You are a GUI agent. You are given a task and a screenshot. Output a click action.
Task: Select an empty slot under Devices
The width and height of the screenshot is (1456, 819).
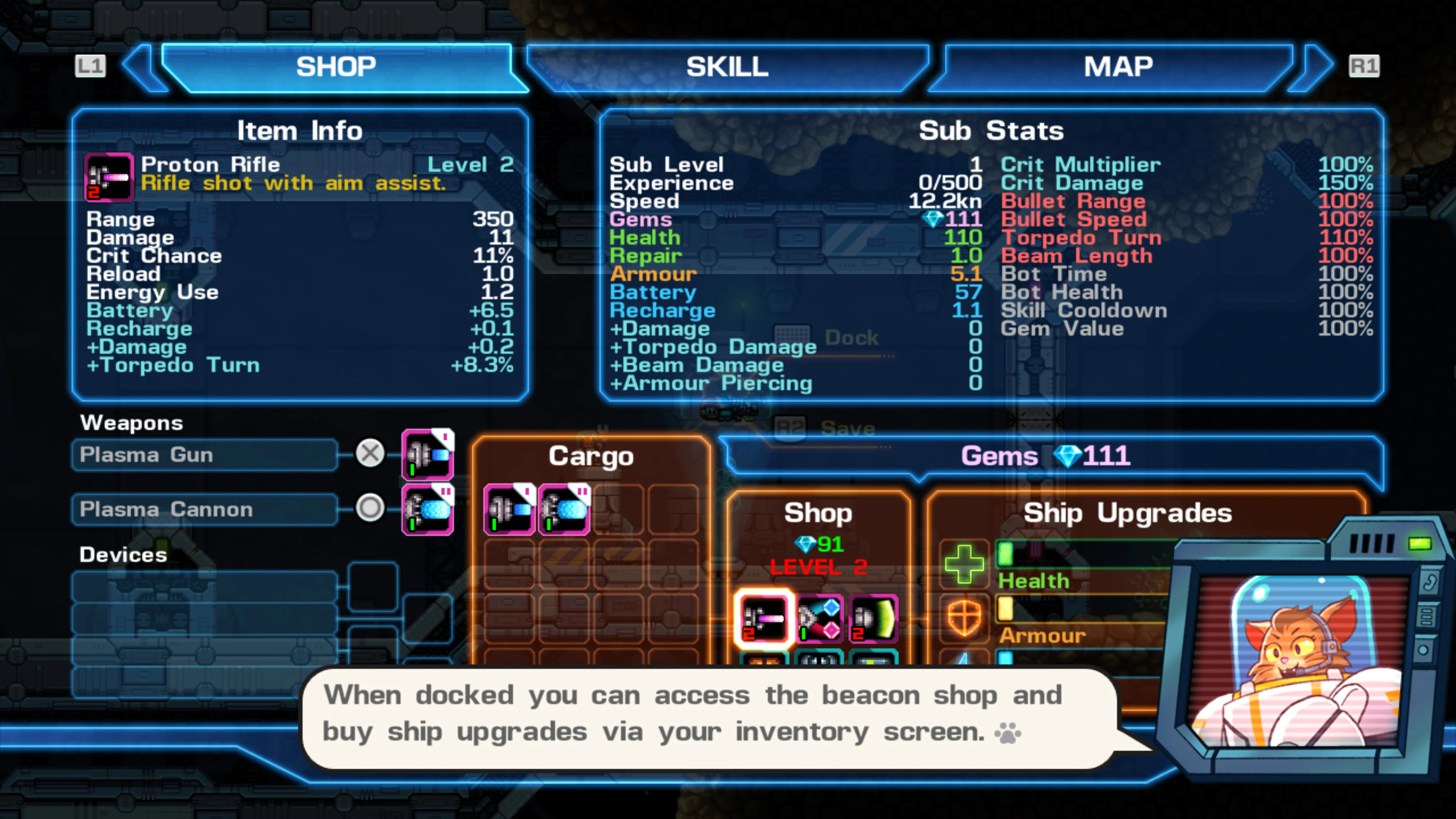[204, 588]
